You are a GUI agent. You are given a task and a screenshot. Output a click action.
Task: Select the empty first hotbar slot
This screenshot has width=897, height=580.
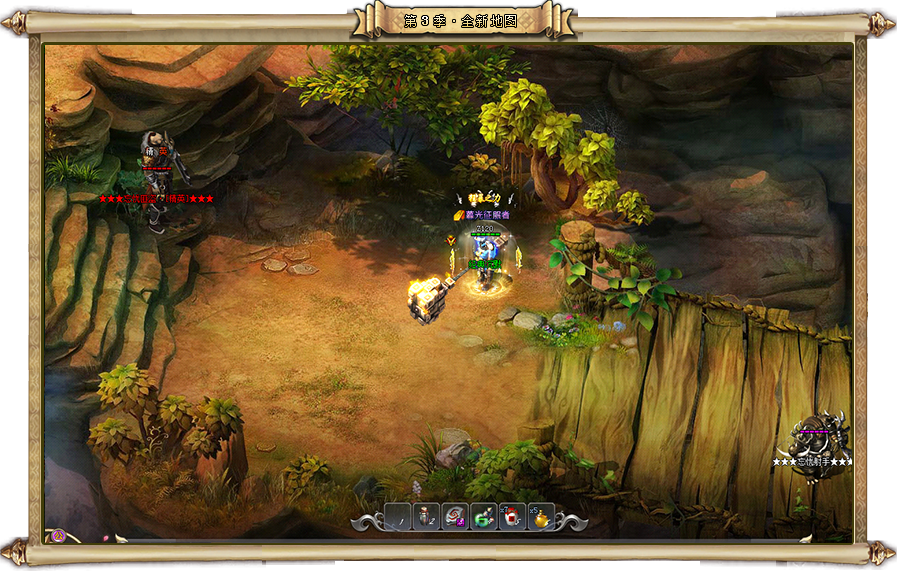397,516
